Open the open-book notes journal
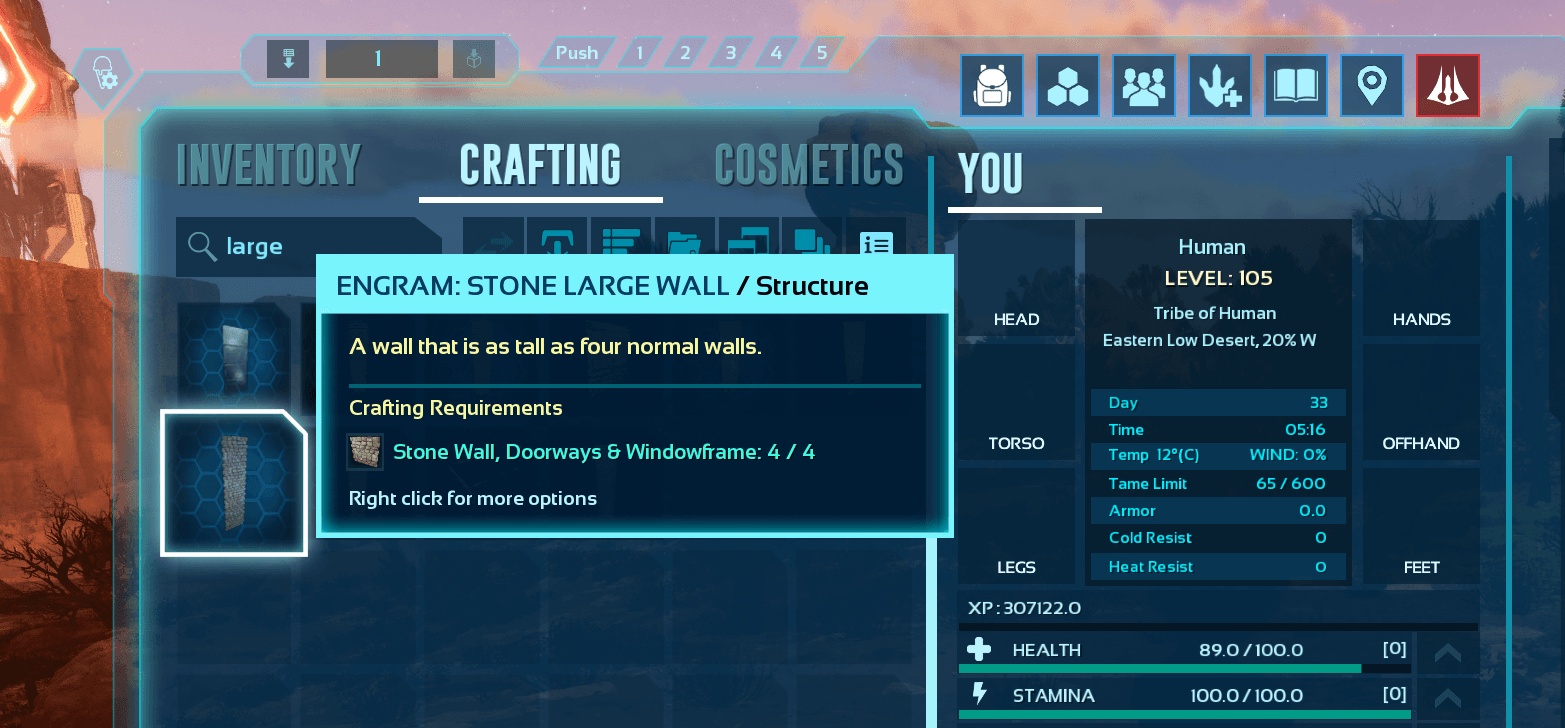The width and height of the screenshot is (1565, 728). (x=1296, y=86)
